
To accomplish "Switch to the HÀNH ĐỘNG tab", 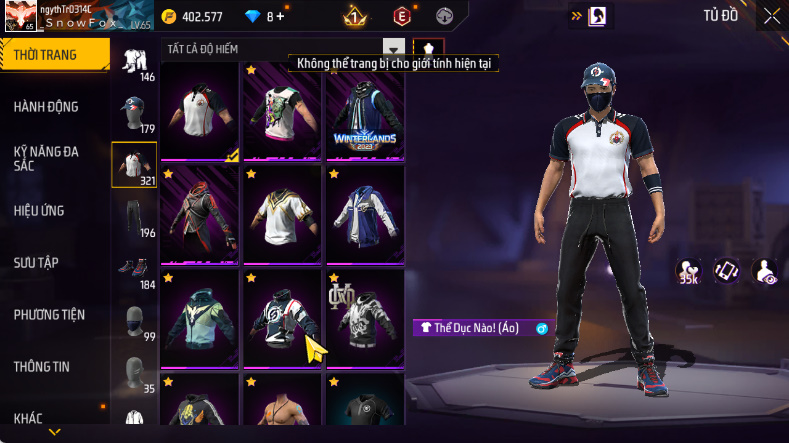I will pos(46,107).
